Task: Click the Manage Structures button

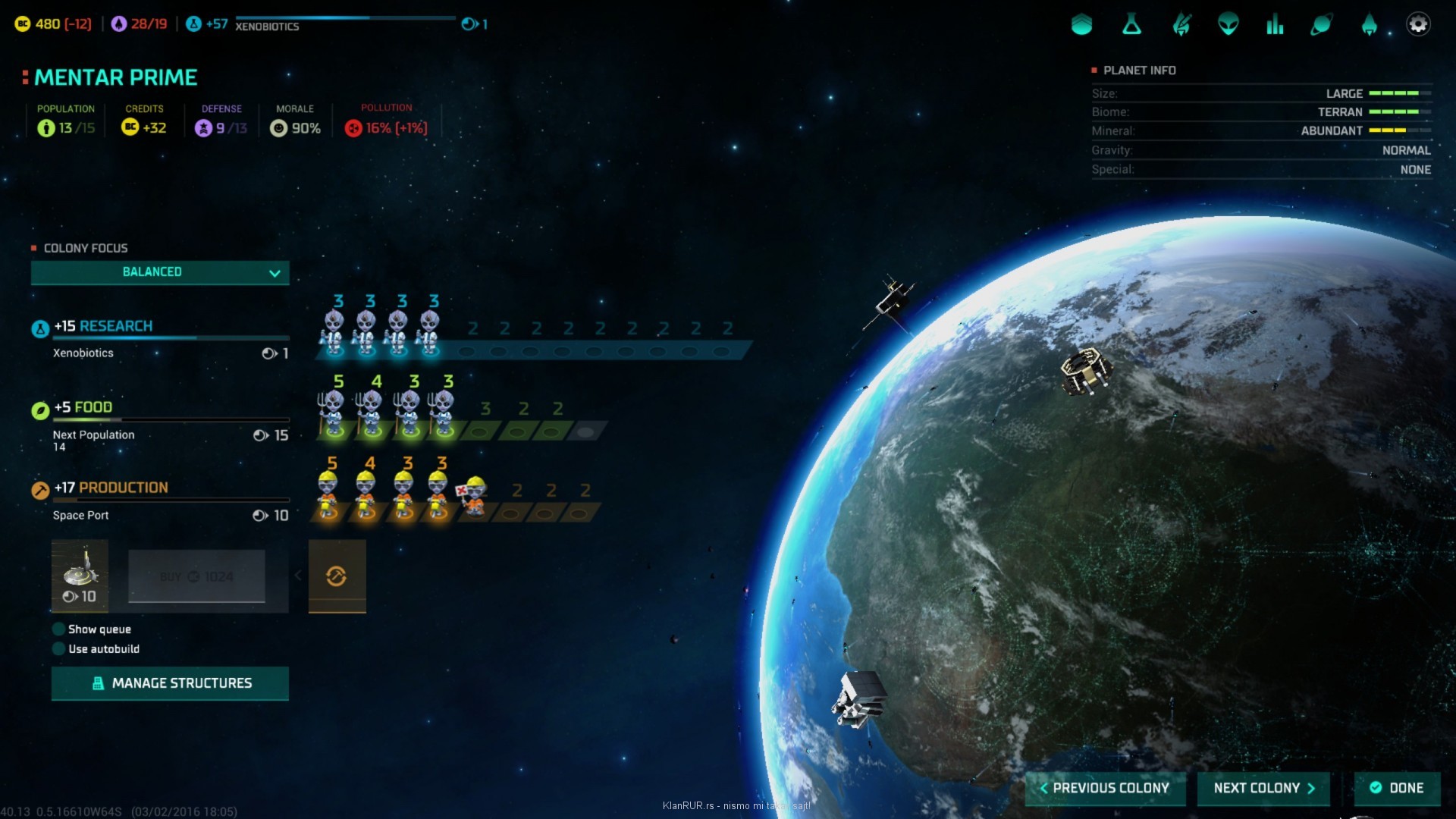Action: (x=170, y=683)
